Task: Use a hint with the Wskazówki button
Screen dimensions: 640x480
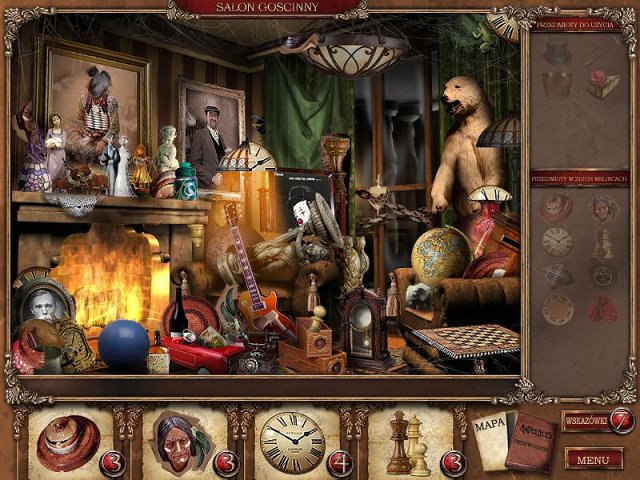Action: click(597, 420)
